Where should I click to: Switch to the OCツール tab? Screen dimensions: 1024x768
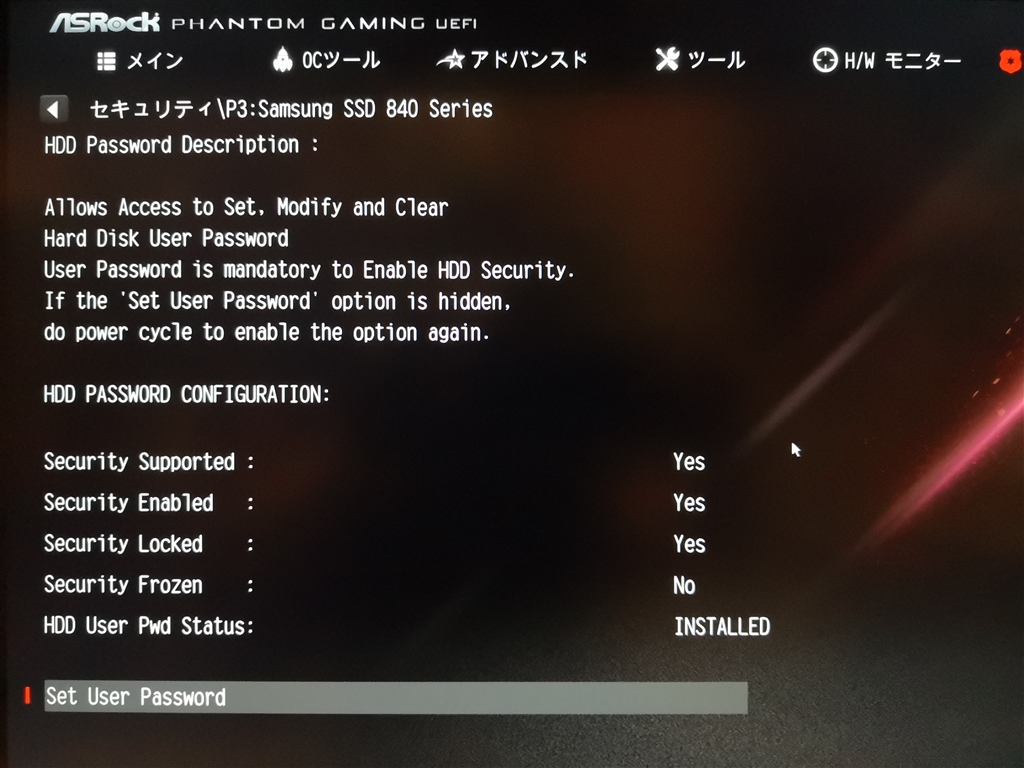coord(326,61)
